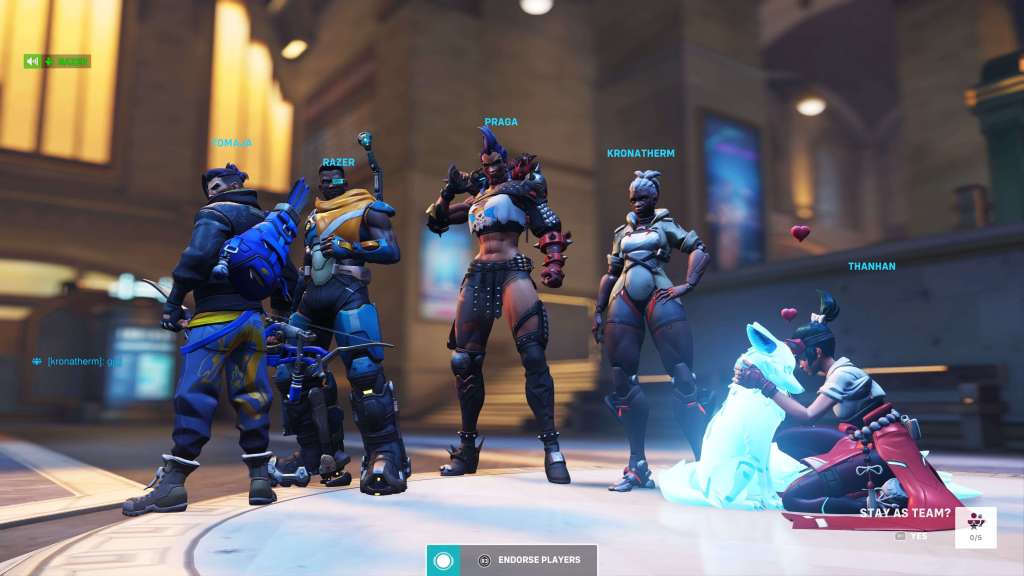Open the kronatherm chat message
The height and width of the screenshot is (576, 1024).
78,361
